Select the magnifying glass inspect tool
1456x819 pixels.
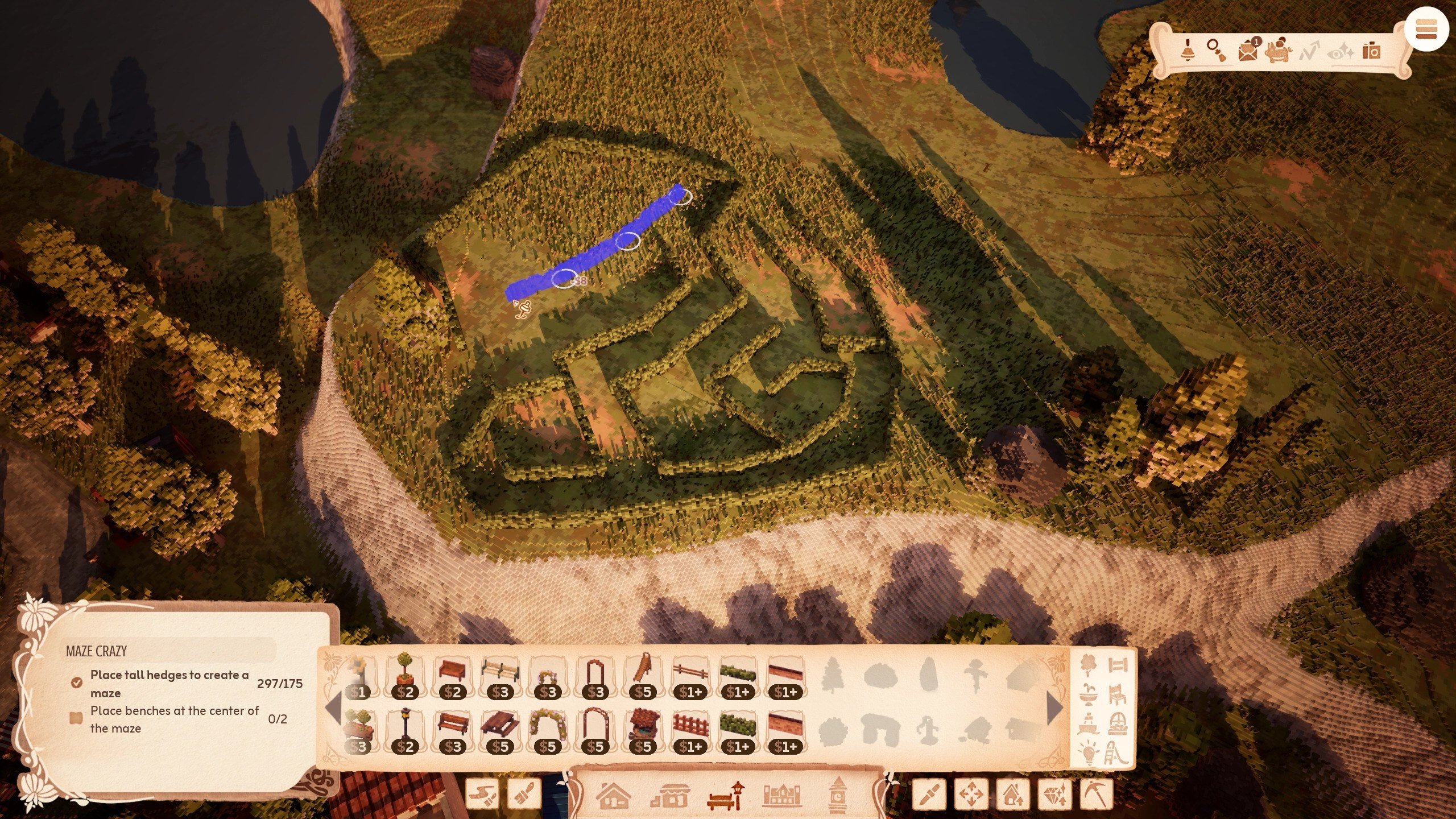[x=1217, y=50]
